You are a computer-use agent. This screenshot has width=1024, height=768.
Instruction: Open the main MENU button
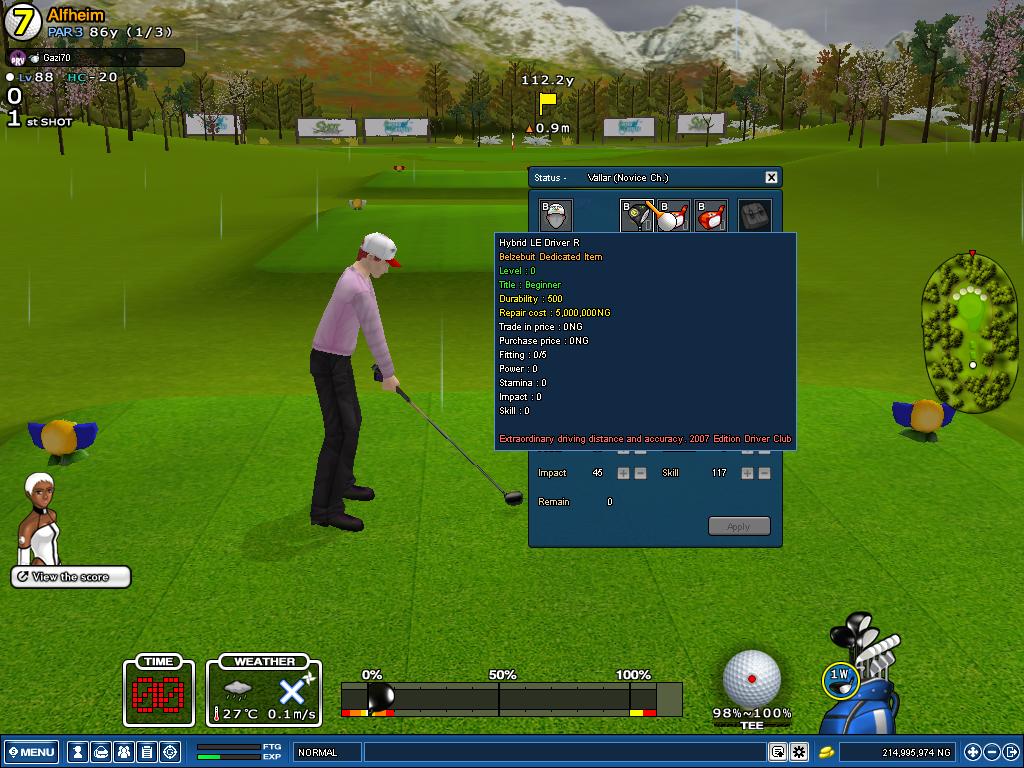31,752
